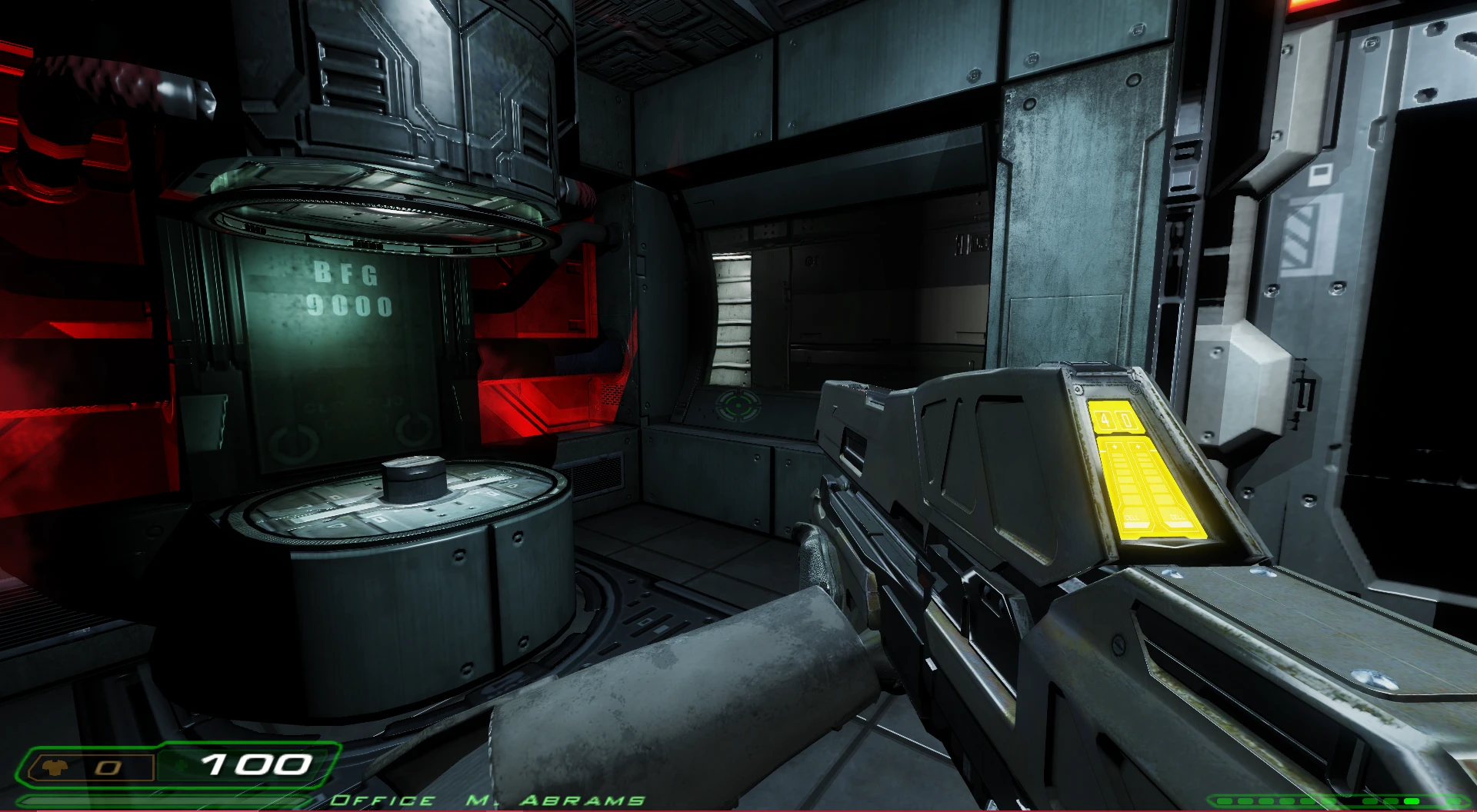
Task: Expand the left plus marker above the cell gauge
Action: [x=1114, y=446]
